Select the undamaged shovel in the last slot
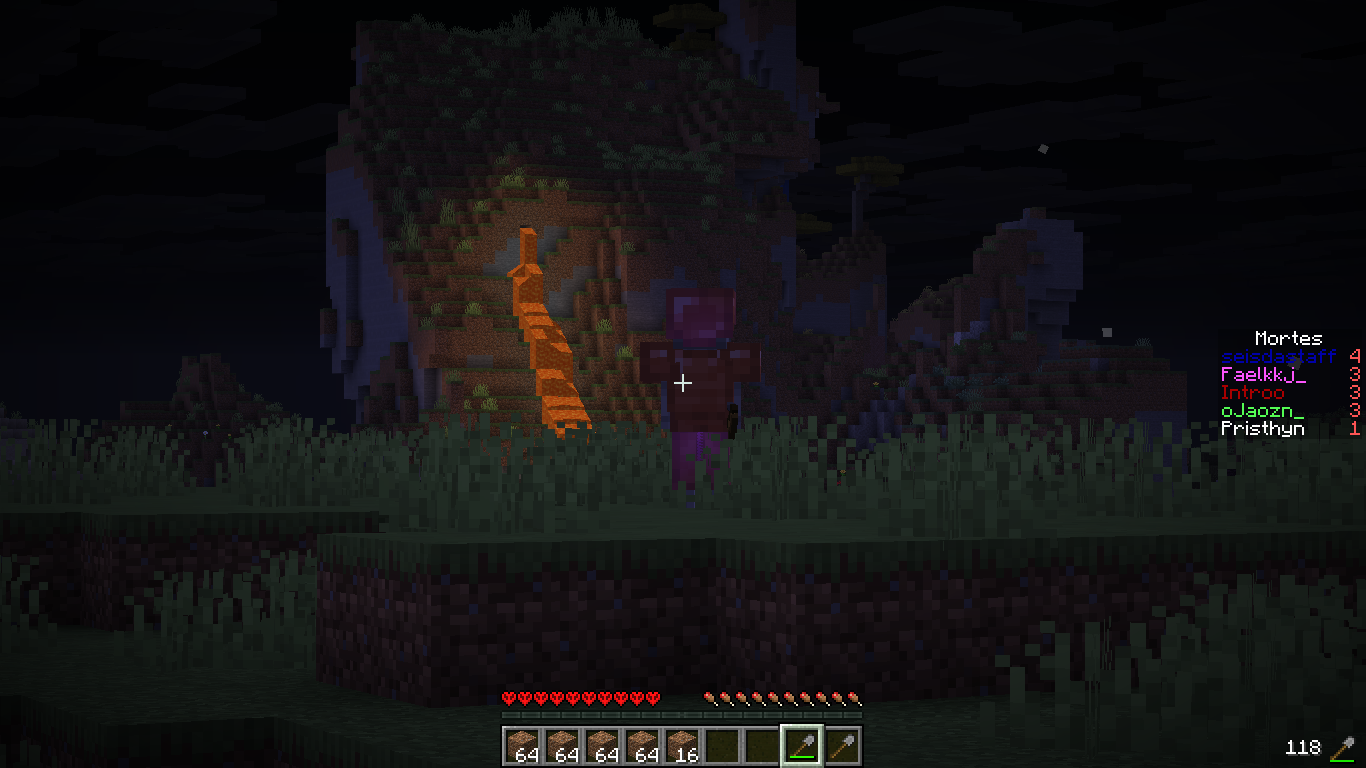The width and height of the screenshot is (1366, 768). click(x=841, y=746)
